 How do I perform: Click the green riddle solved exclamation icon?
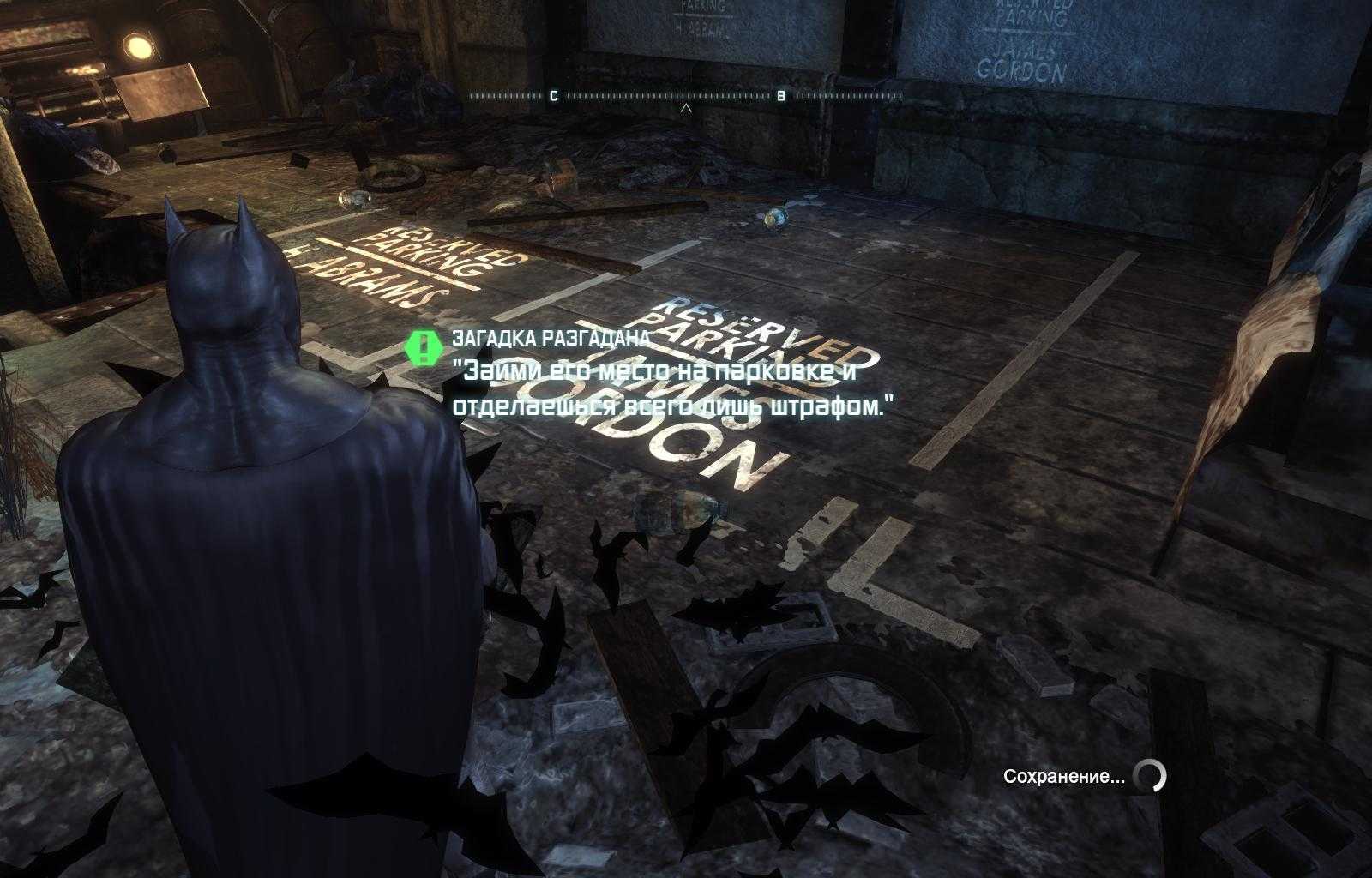click(x=422, y=346)
